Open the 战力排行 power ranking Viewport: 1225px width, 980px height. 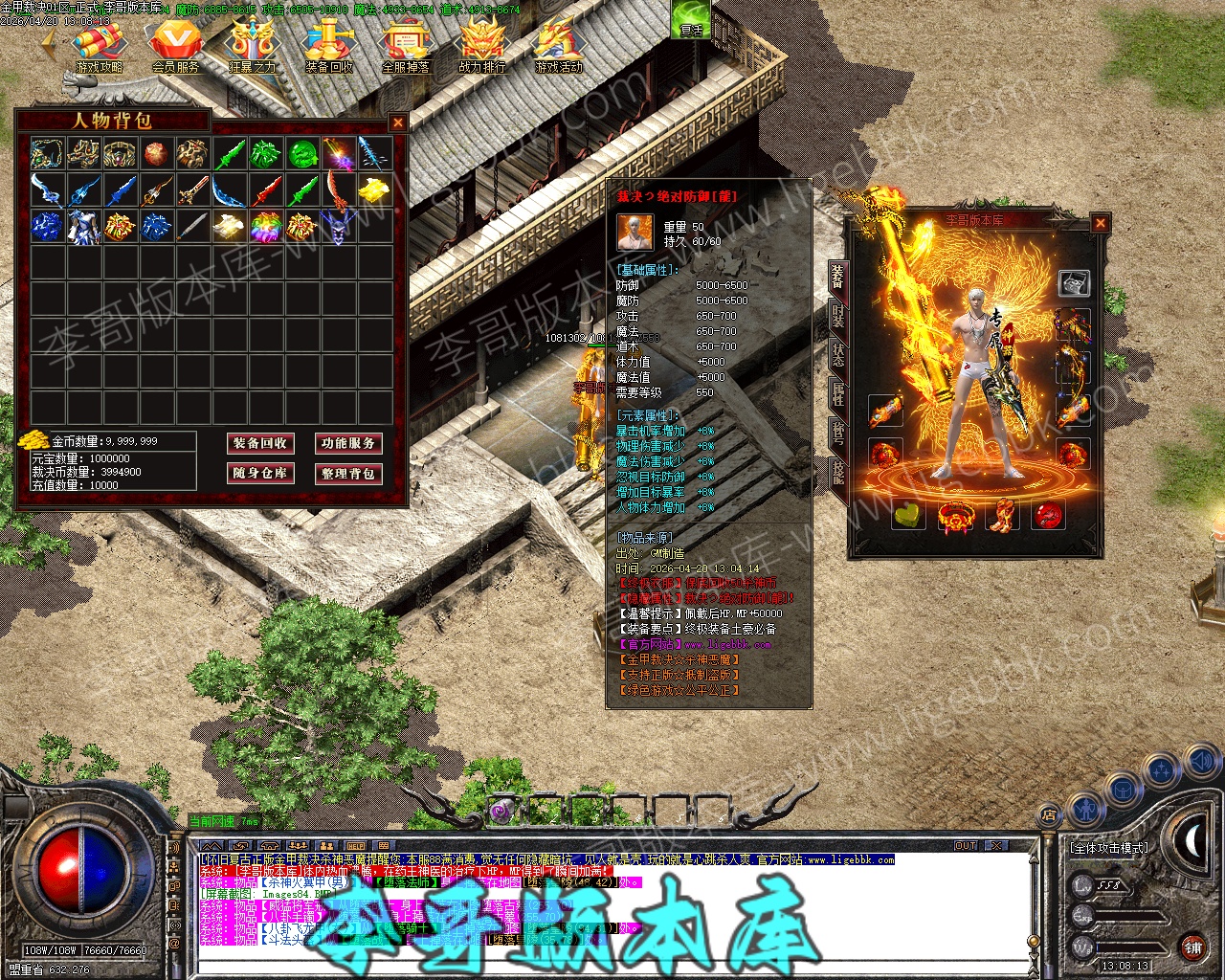coord(482,46)
